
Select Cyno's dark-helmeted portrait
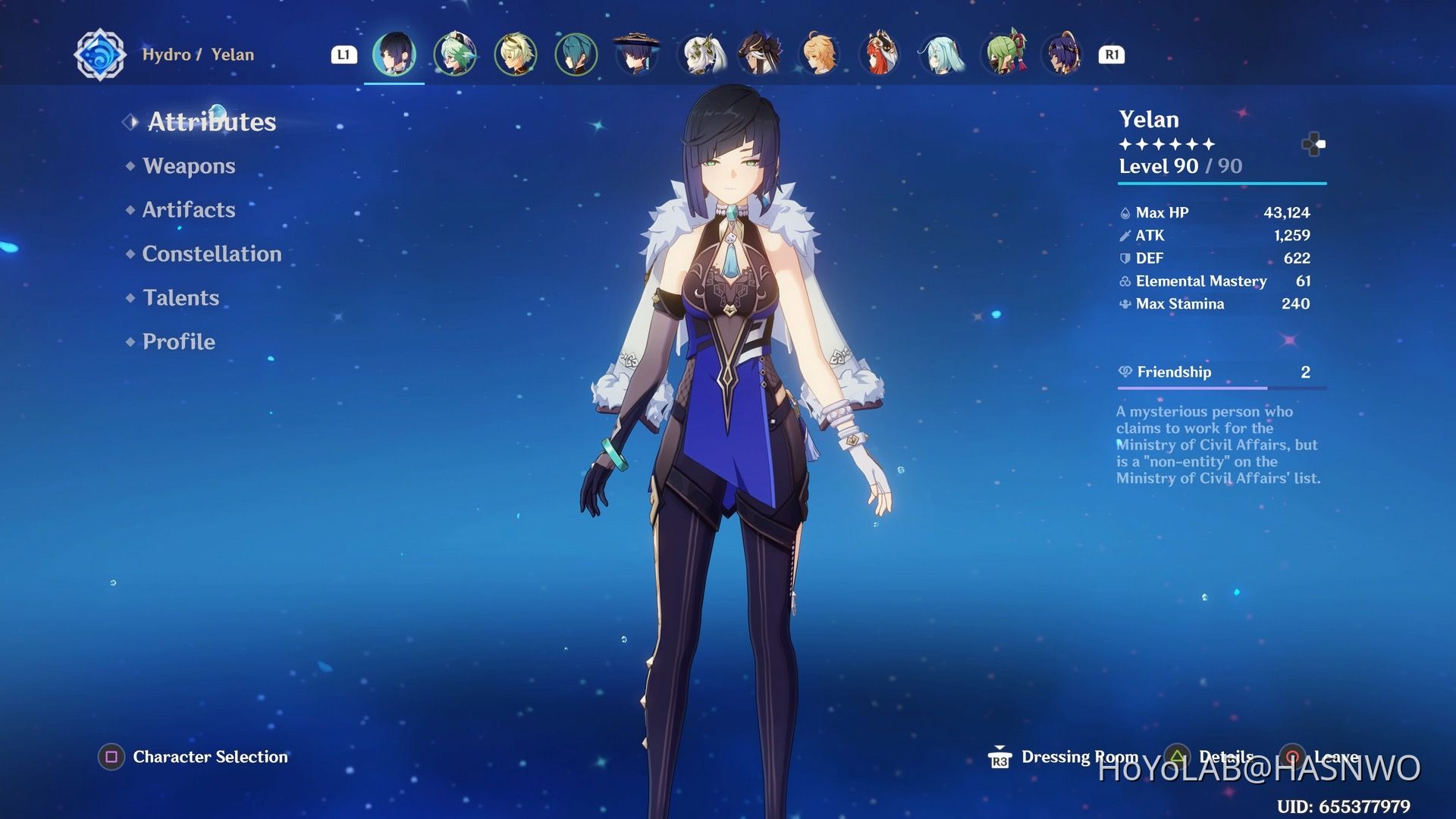pyautogui.click(x=759, y=54)
